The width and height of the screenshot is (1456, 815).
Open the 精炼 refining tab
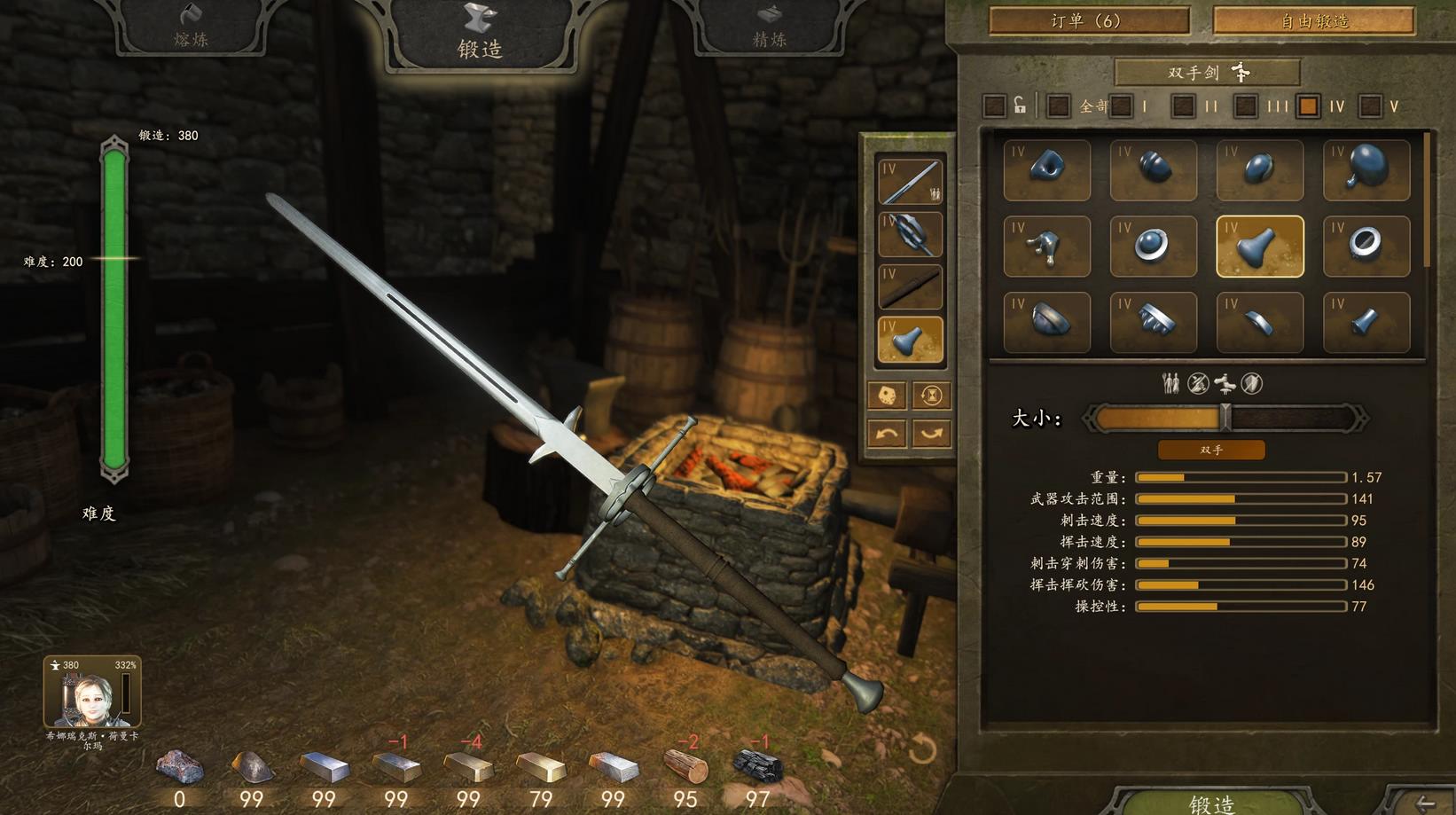click(x=769, y=28)
